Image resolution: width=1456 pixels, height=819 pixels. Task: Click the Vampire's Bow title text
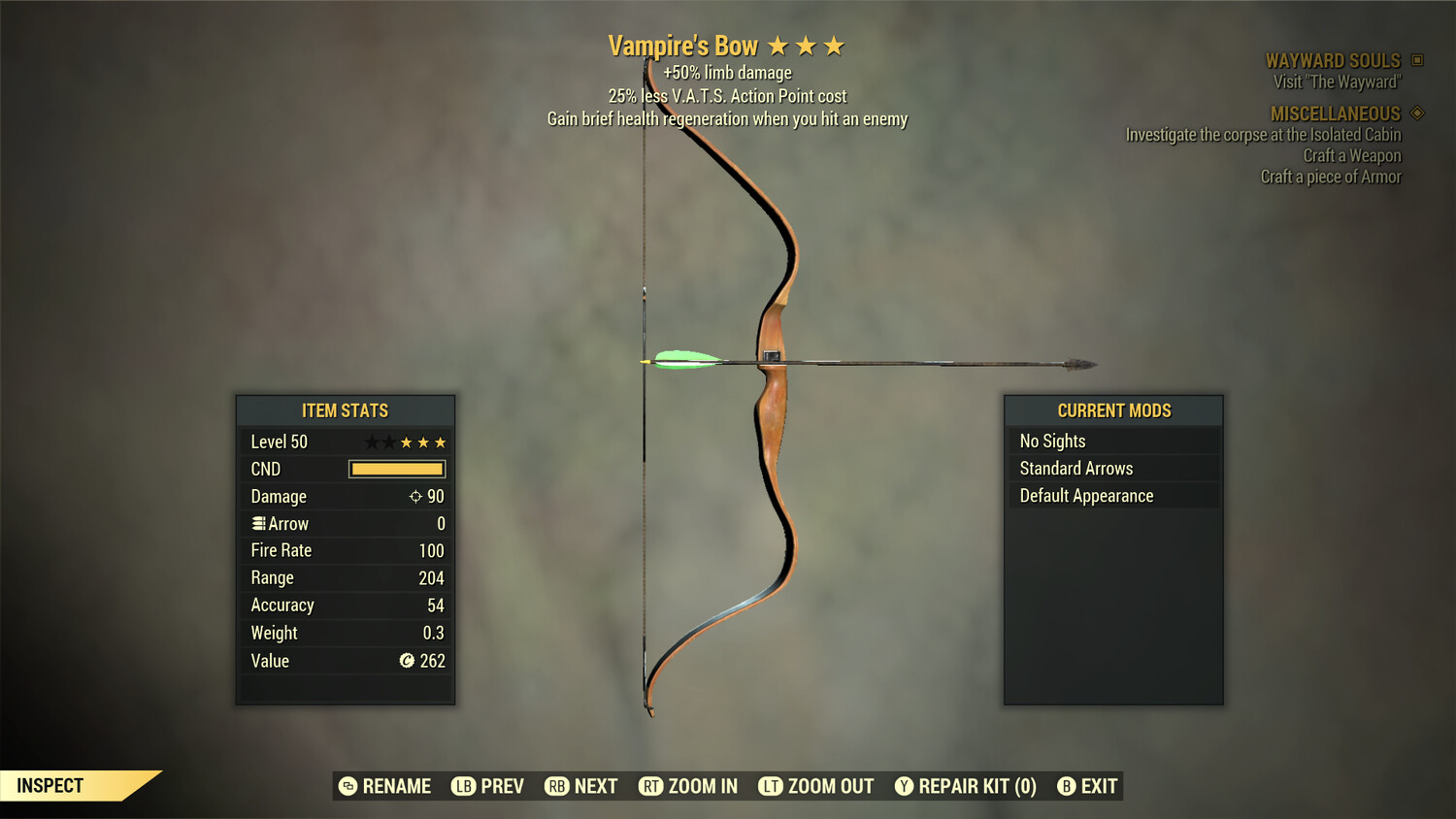click(x=683, y=45)
